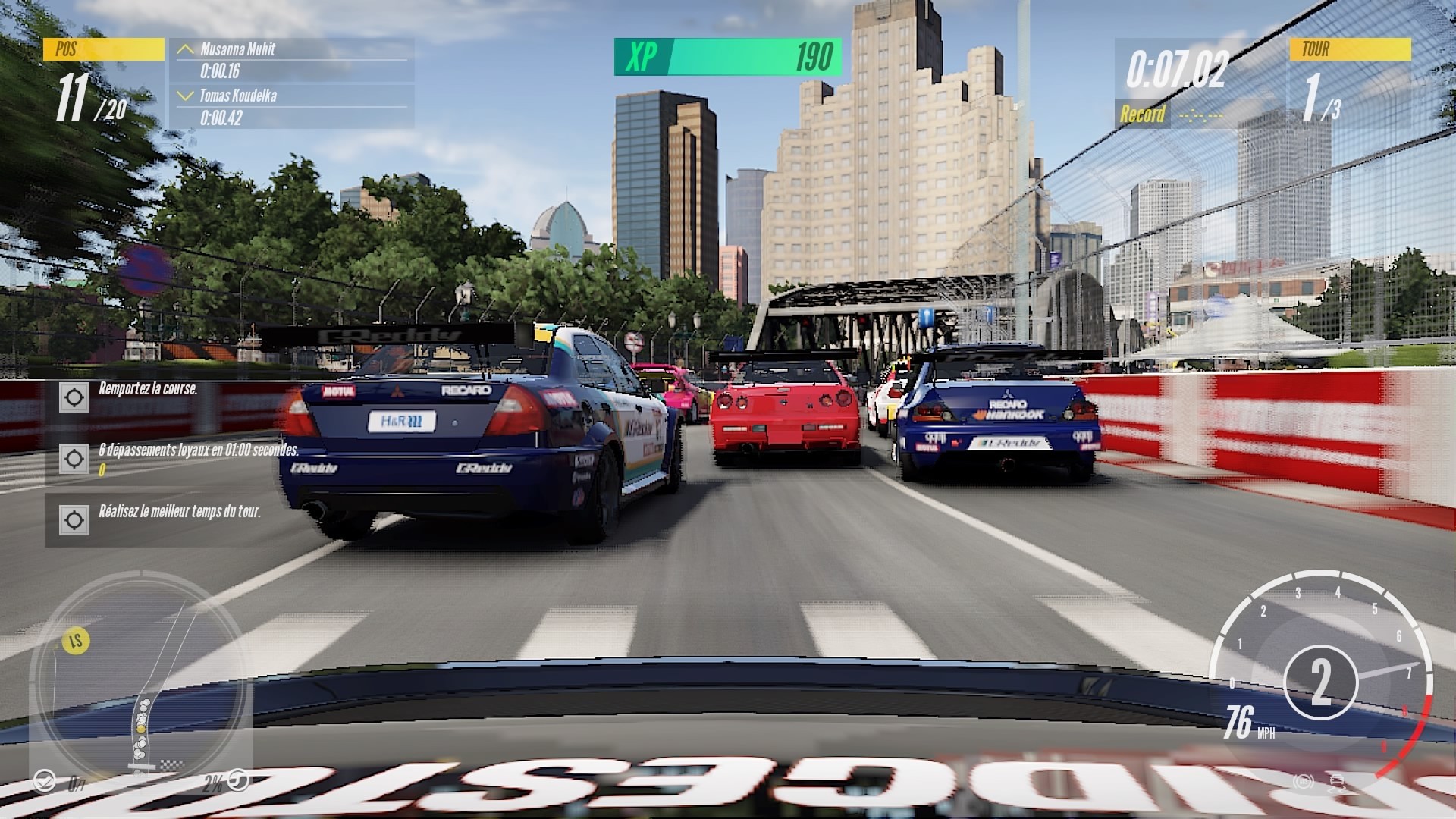Toggle the marker beside the 6 dépassements loyaux objective
The width and height of the screenshot is (1456, 819).
[74, 458]
